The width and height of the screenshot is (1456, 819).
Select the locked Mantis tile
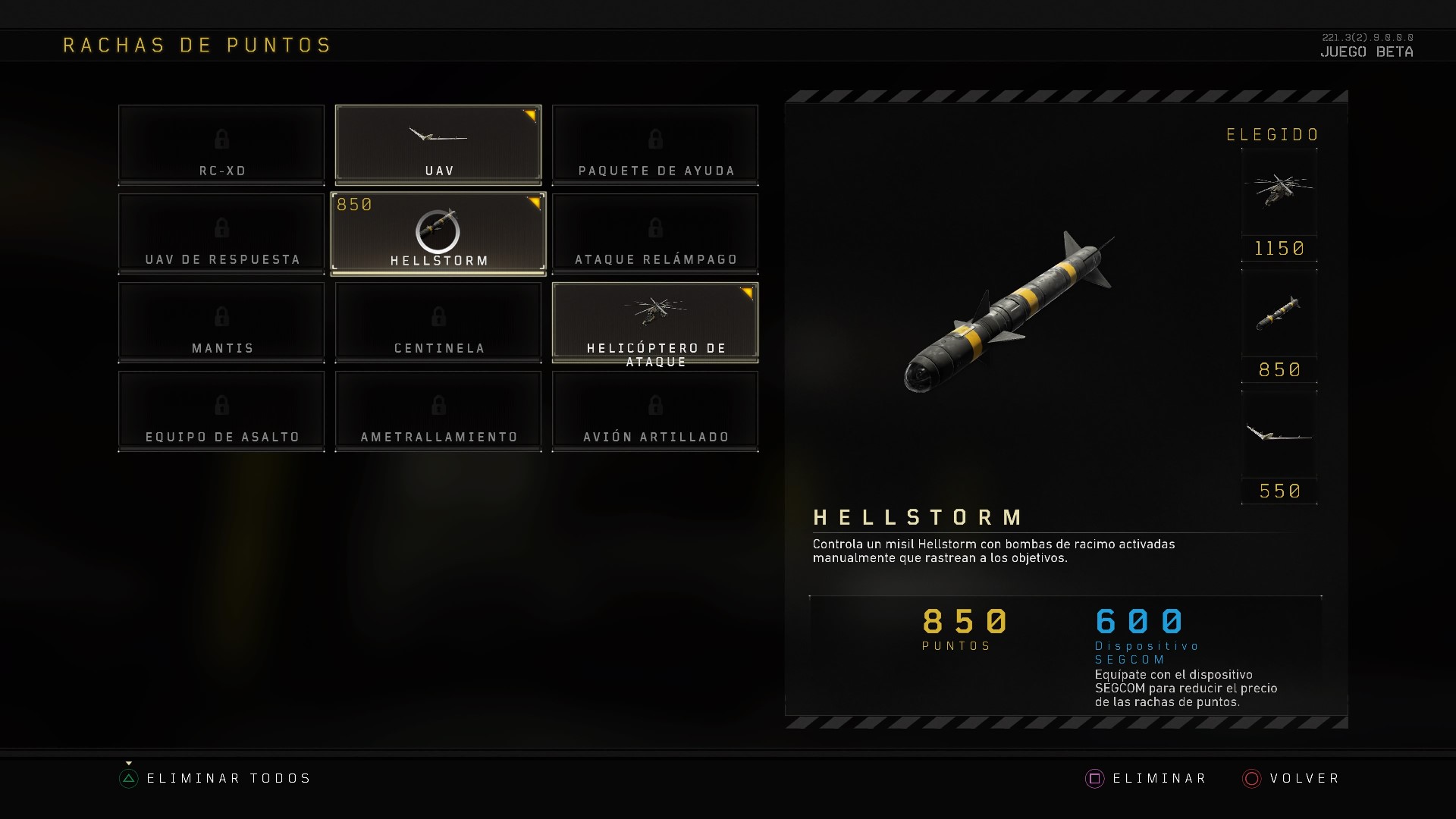tap(221, 322)
